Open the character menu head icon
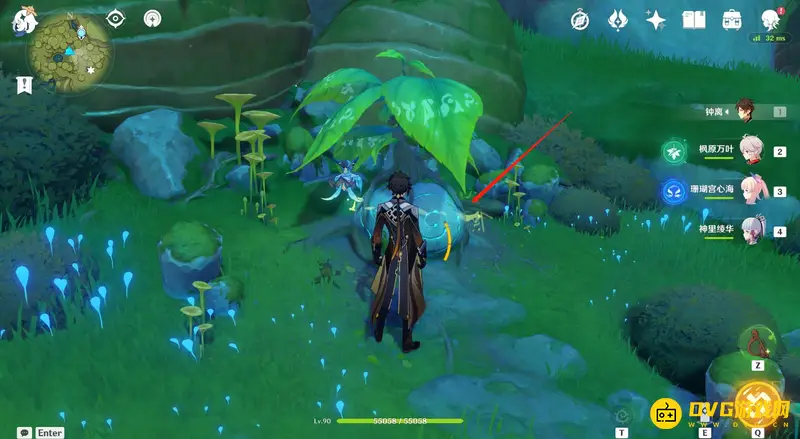800x439 pixels. [x=771, y=19]
